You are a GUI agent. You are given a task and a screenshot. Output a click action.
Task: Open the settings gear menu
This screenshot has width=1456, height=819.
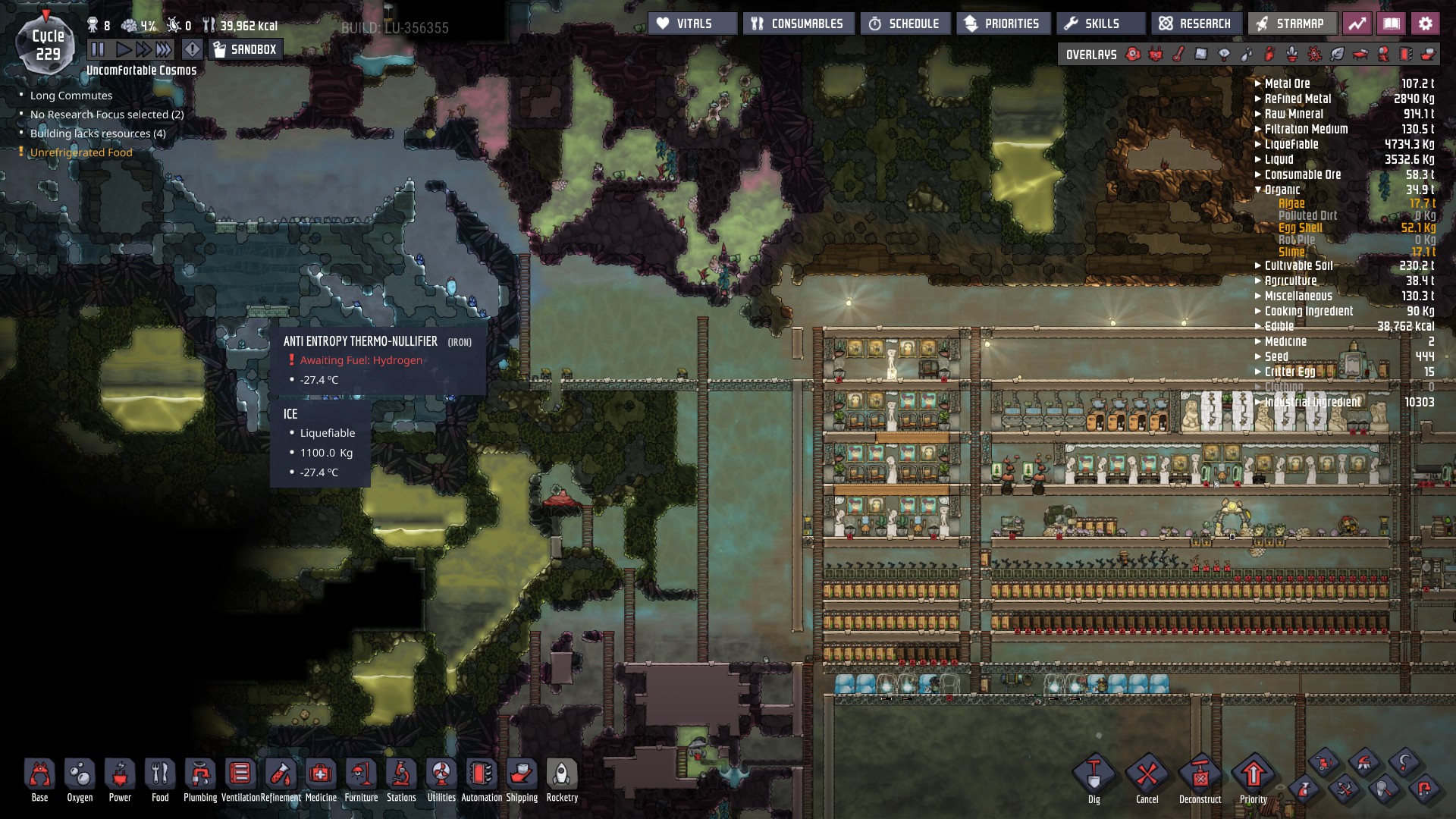pos(1425,24)
